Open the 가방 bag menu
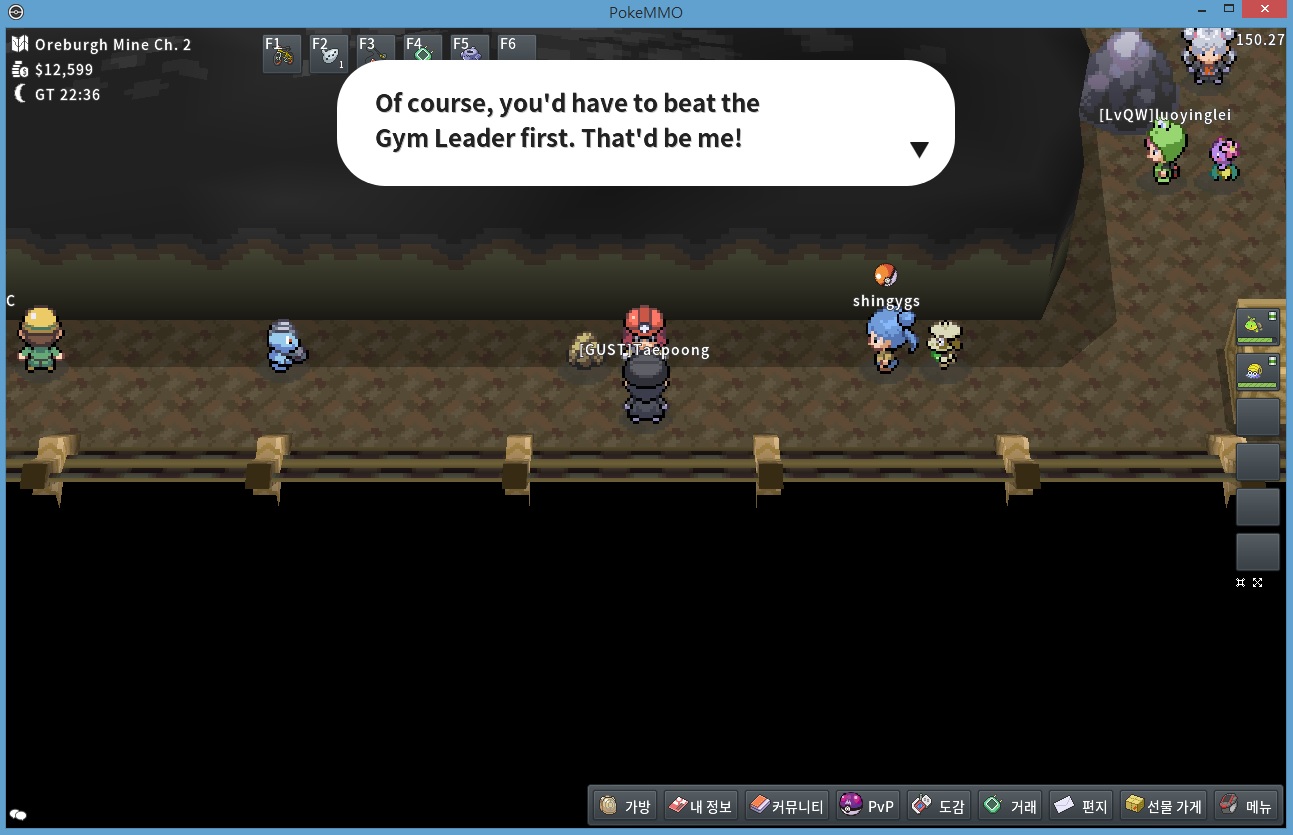The width and height of the screenshot is (1293, 835). click(x=624, y=805)
